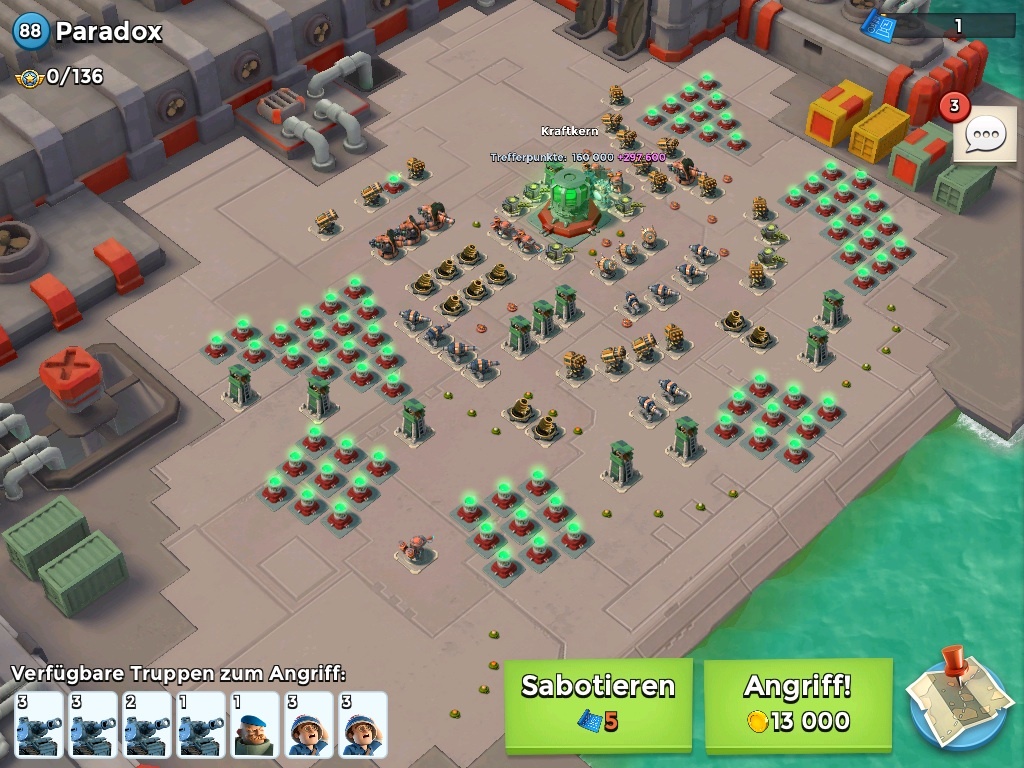The image size is (1024, 768).
Task: Choose the tank card showing 2 units
Action: pos(147,724)
